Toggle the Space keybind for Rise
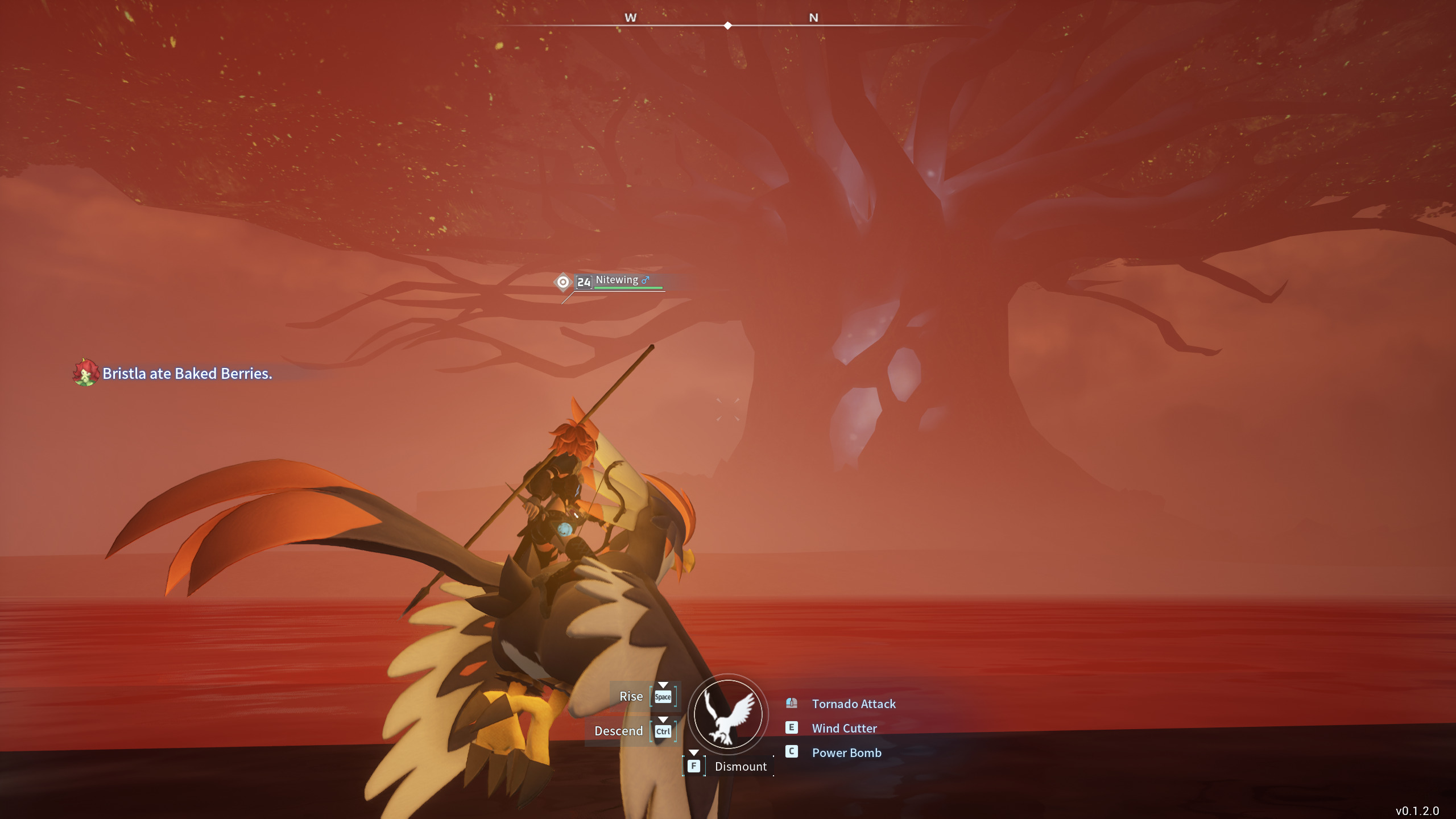1456x819 pixels. pos(663,696)
